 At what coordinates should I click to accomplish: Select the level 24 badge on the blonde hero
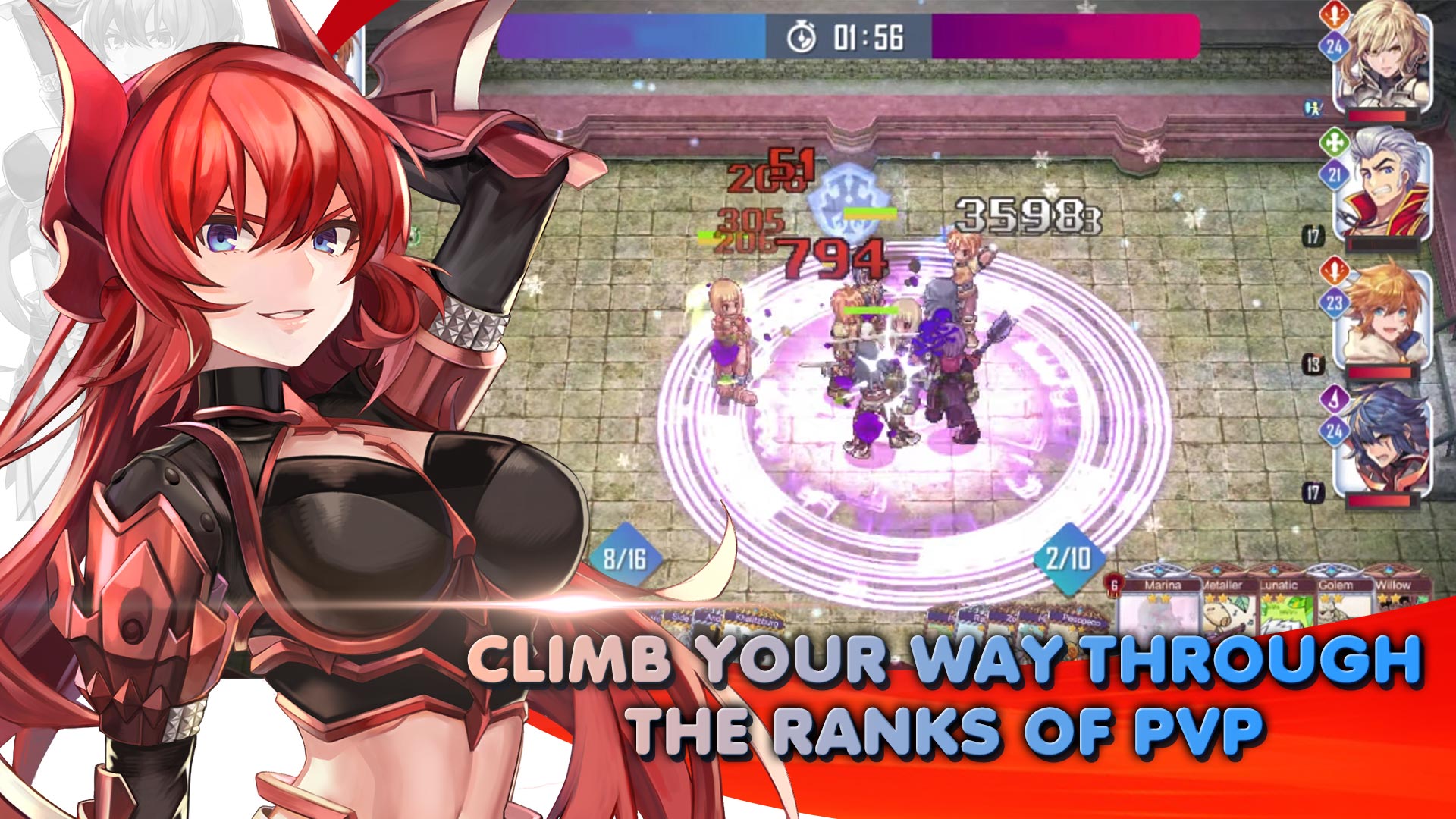1334,45
